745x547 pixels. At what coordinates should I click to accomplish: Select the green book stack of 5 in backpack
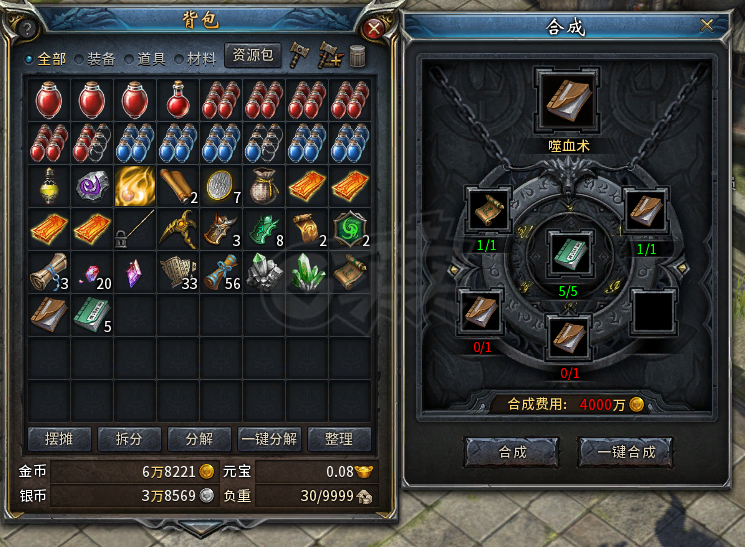point(92,314)
